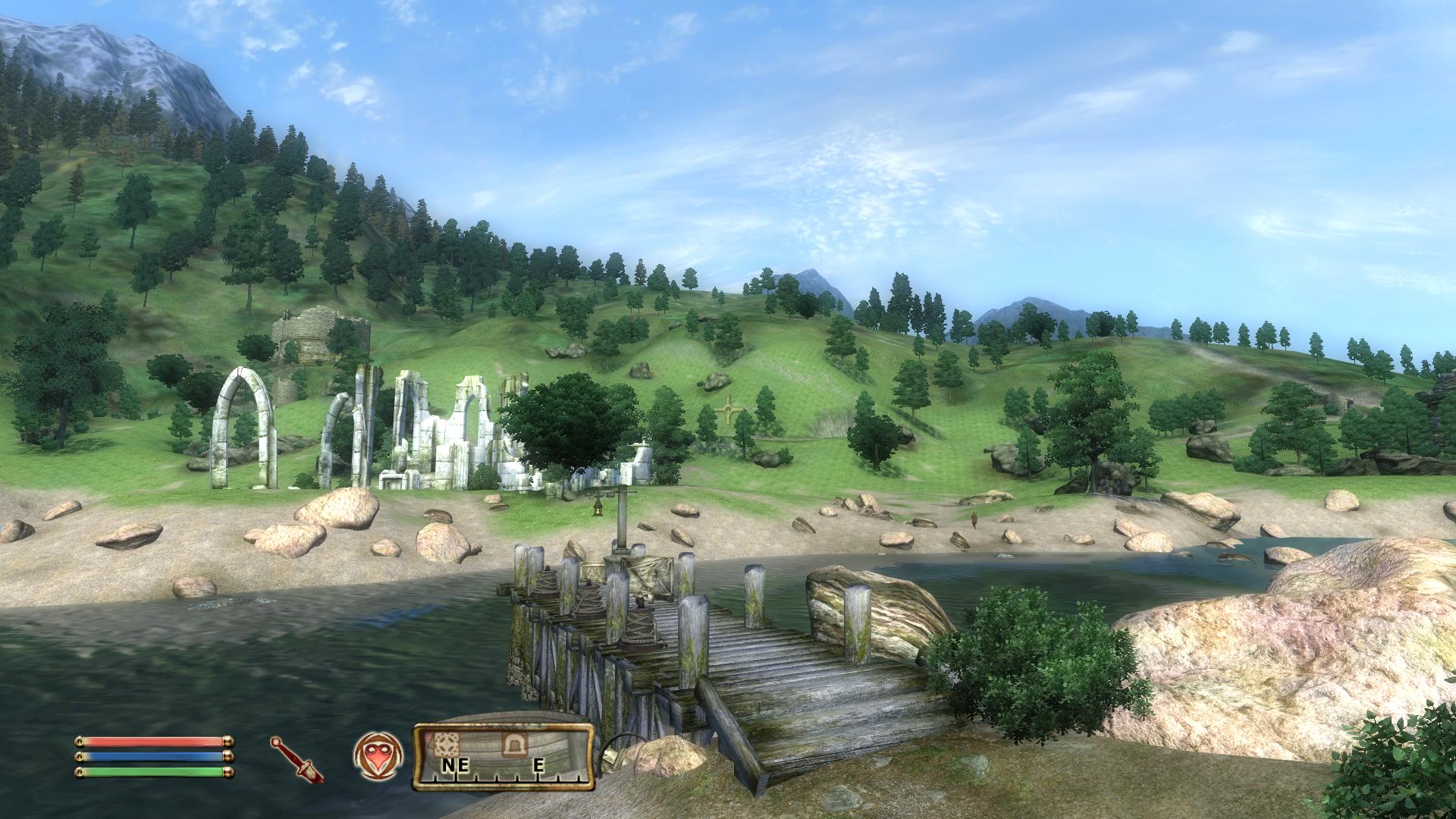Image resolution: width=1456 pixels, height=819 pixels.
Task: Click the E direction marker on the compass
Action: coord(540,764)
